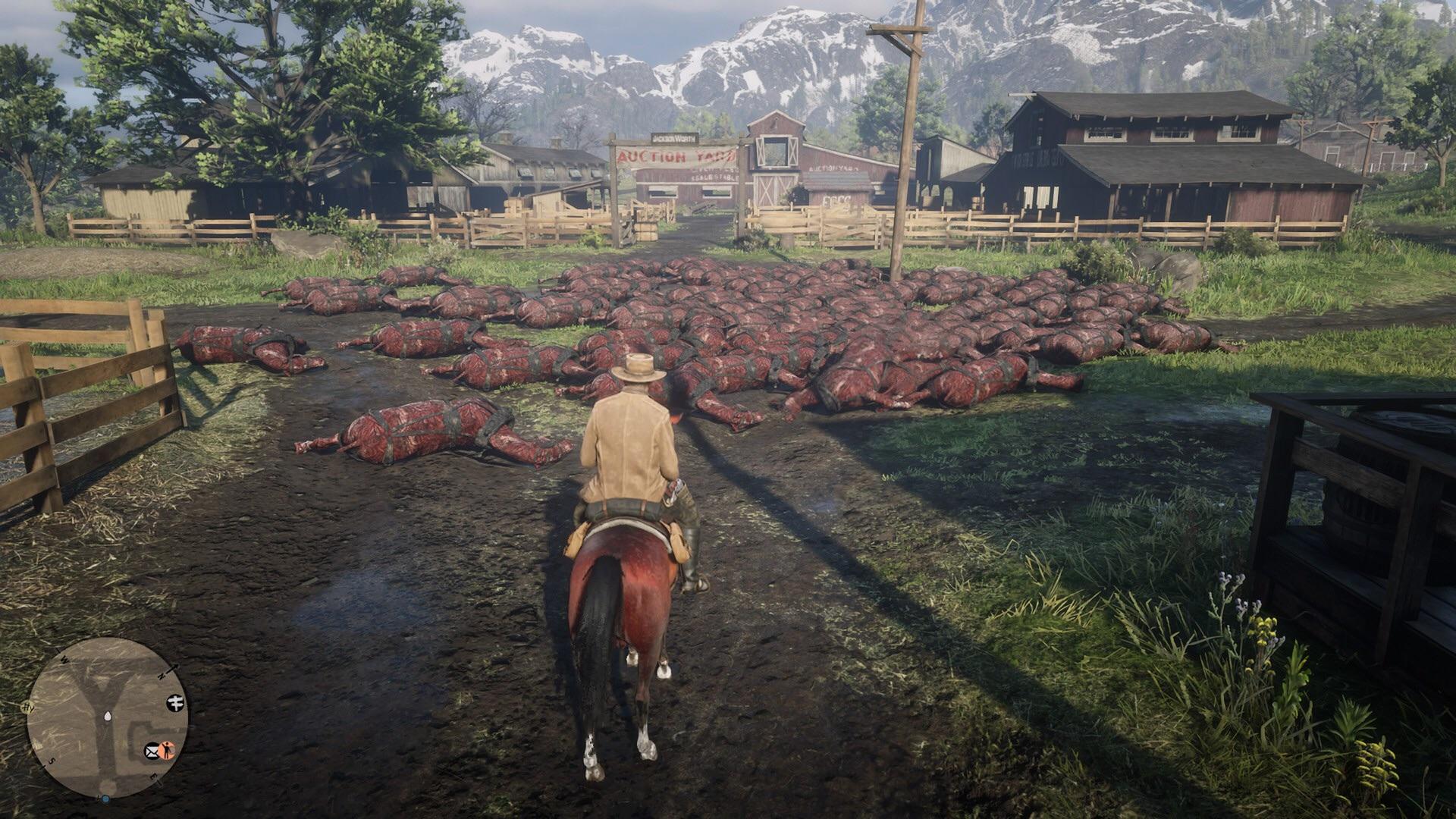1456x819 pixels.
Task: Select the signpost marker on the minimap
Action: [x=174, y=702]
